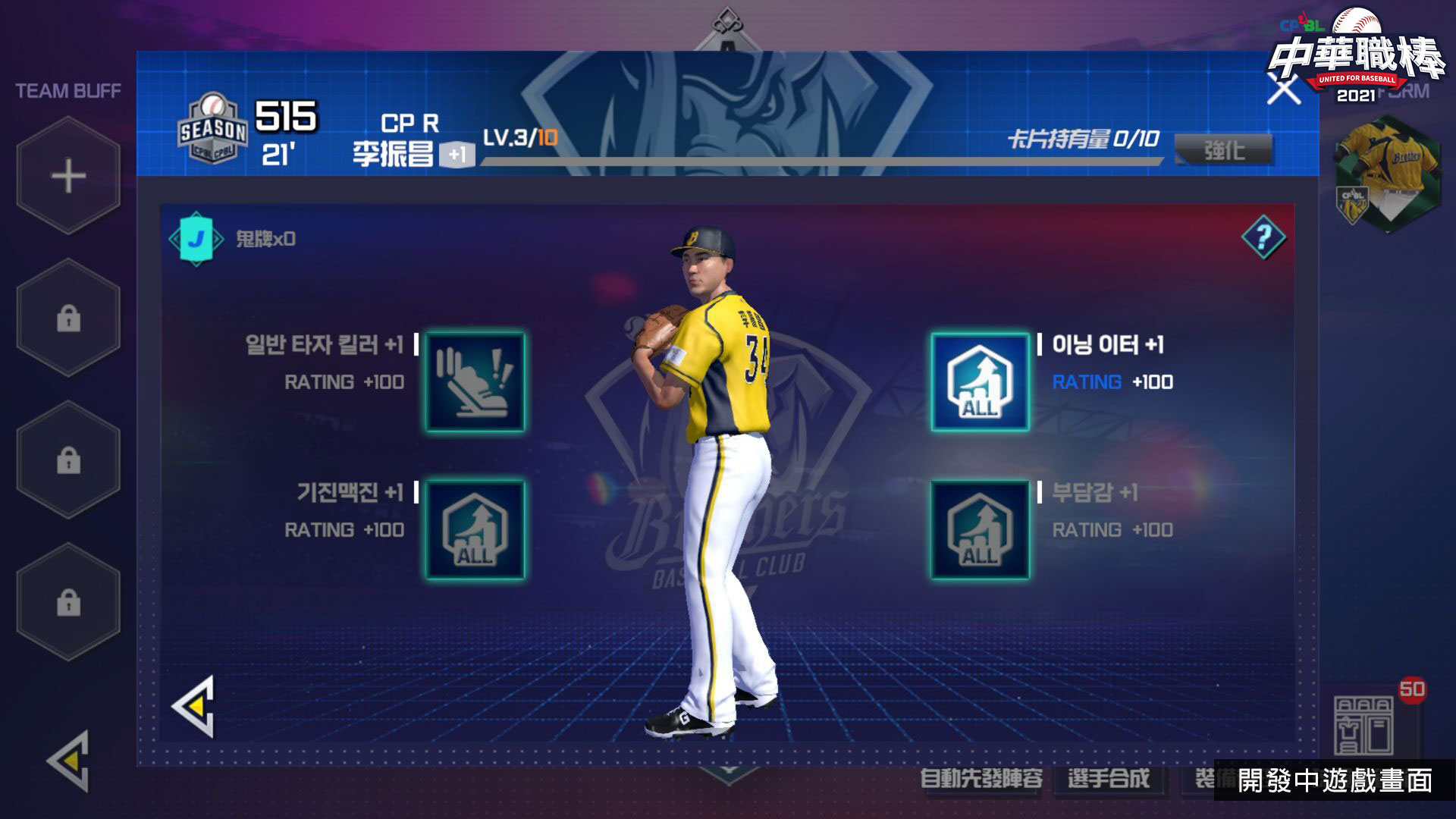Choose the 기진맥진 skill icon
The image size is (1456, 819).
(475, 529)
